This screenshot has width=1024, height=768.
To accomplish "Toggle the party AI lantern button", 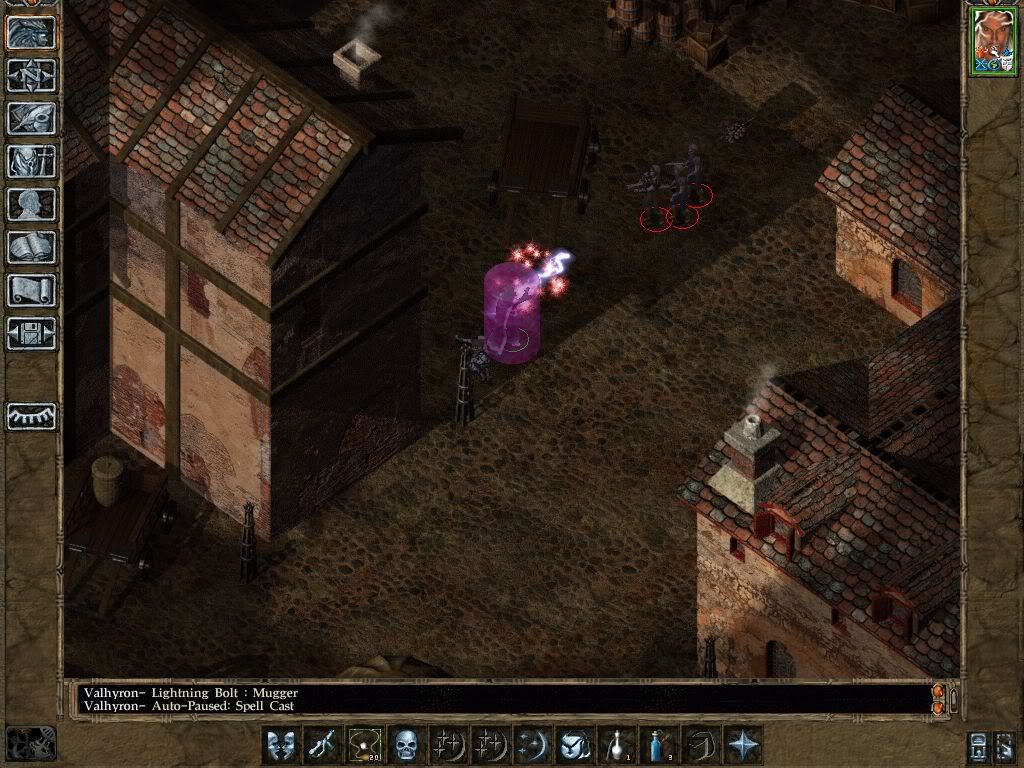I will point(979,746).
